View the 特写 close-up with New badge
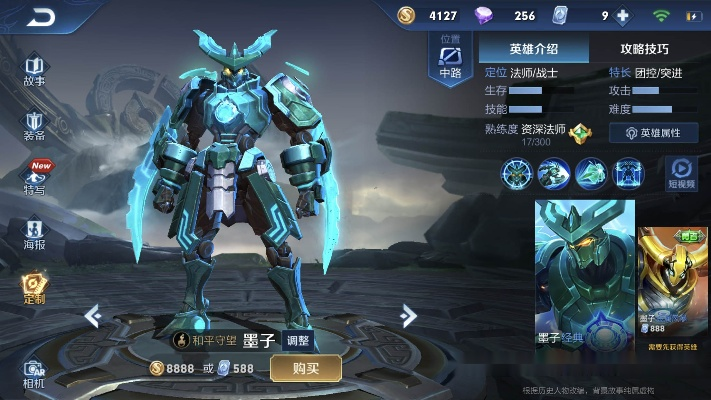 (35, 178)
